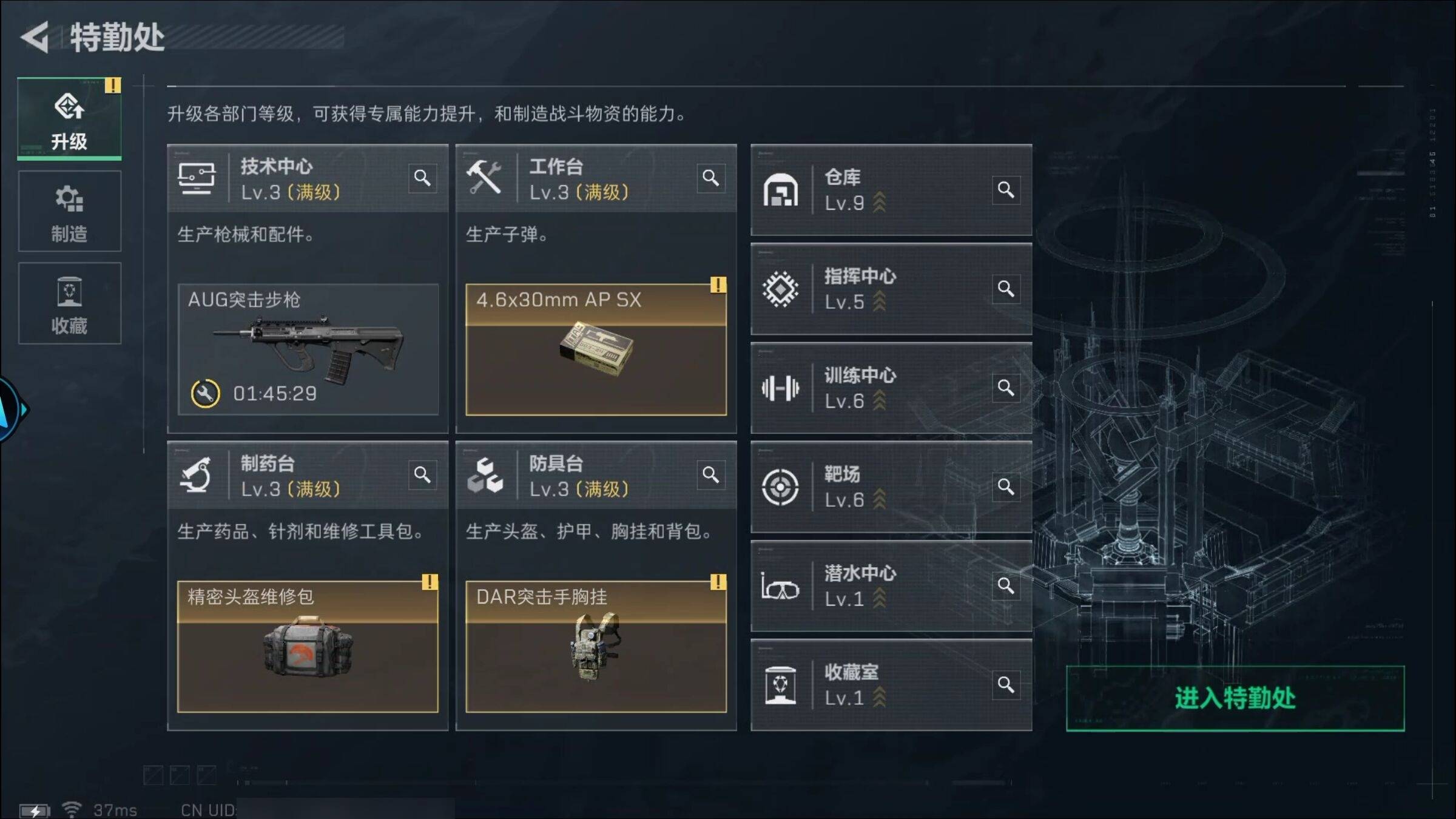Inspect 防具台 with its magnifier icon
The image size is (1456, 819).
coord(710,474)
